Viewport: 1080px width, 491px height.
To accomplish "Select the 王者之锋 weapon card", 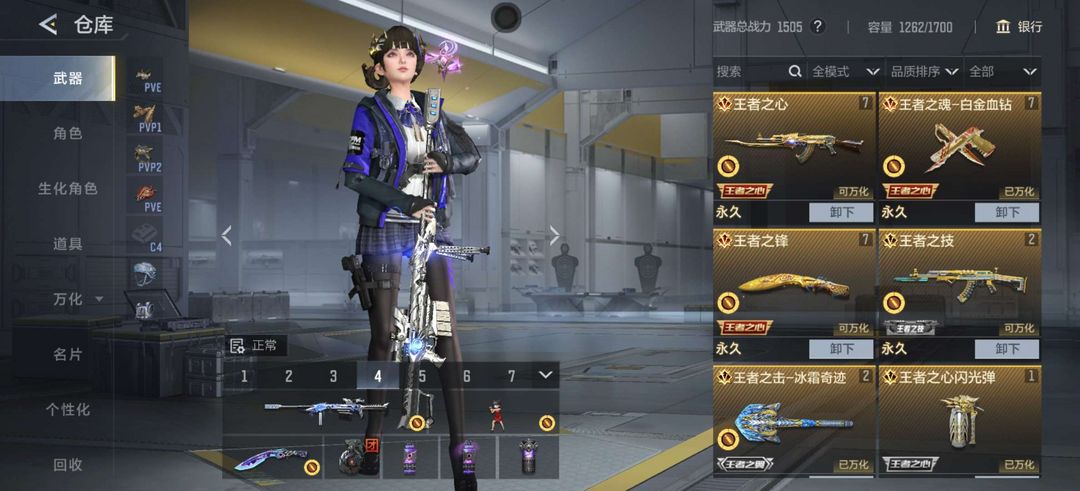I will (794, 283).
